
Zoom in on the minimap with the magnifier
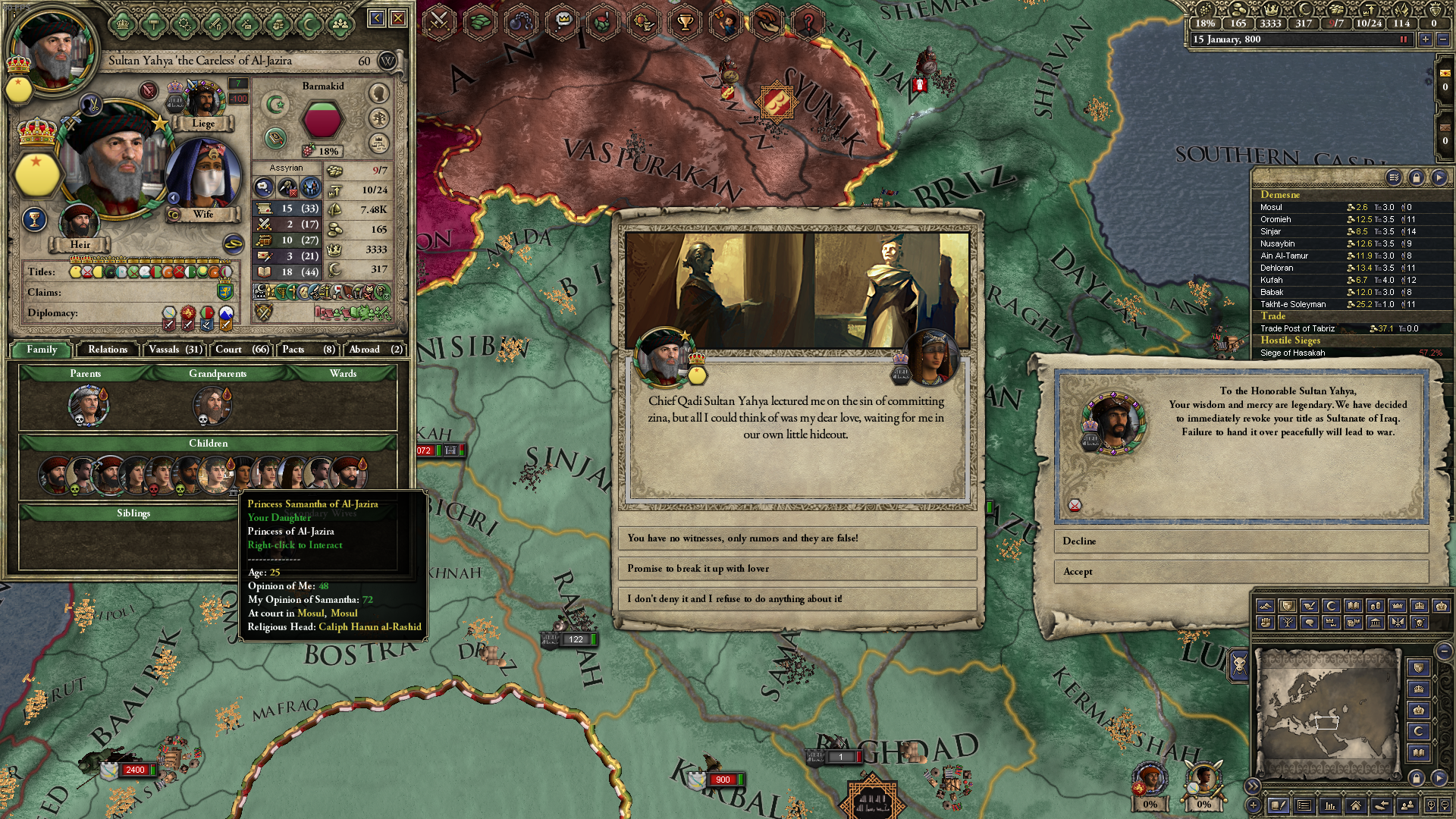pyautogui.click(x=1432, y=805)
